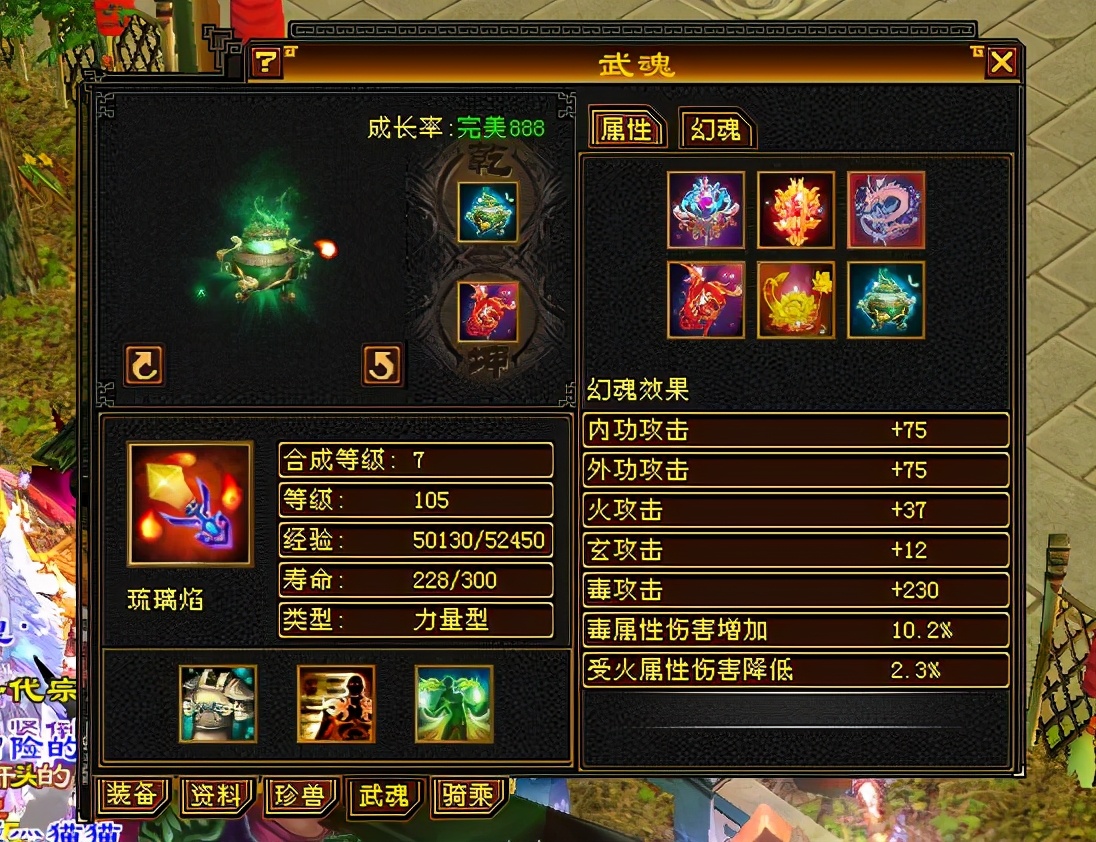
Task: Choose the flaming red-gold phantom soul icon
Action: coord(796,210)
